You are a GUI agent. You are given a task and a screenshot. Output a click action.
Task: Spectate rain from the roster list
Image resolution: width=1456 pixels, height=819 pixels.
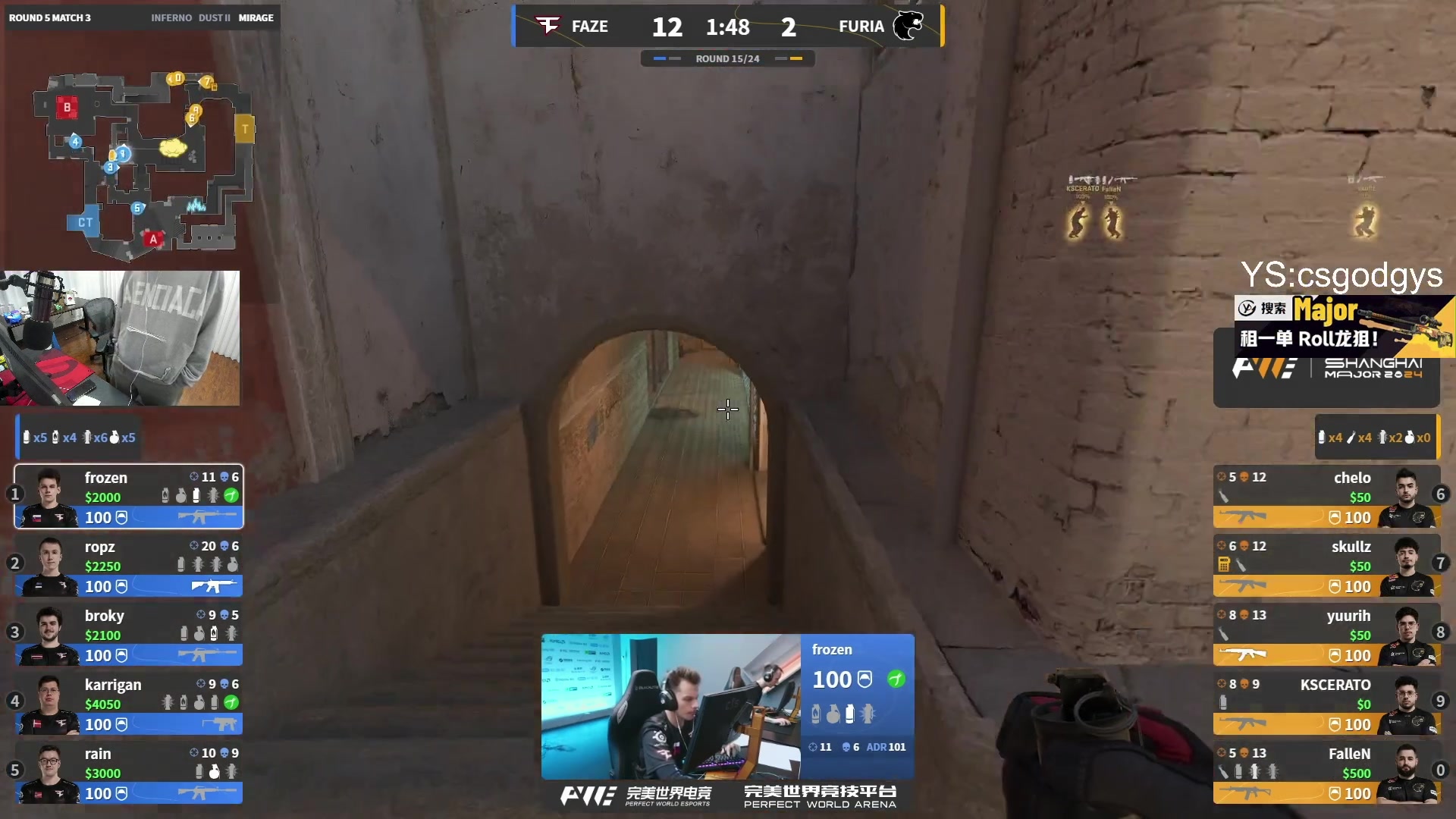[129, 773]
